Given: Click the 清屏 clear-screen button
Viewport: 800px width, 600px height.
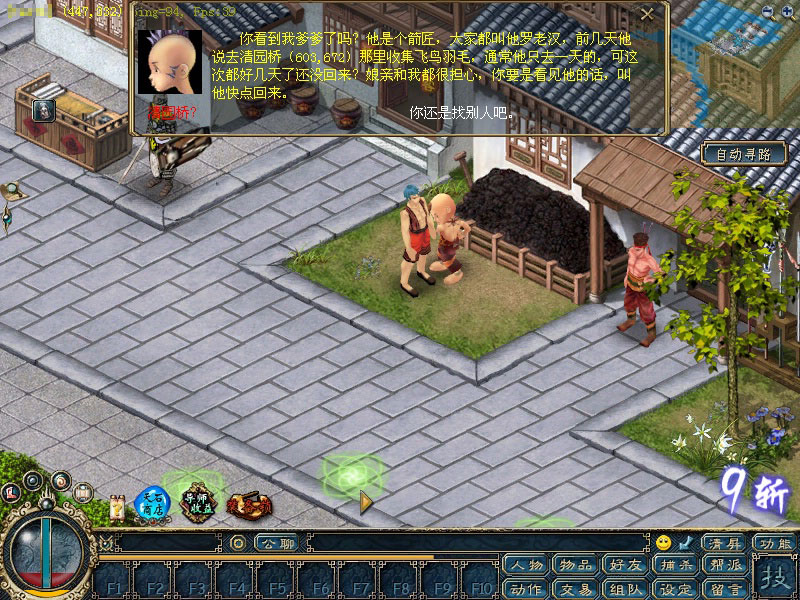Looking at the screenshot, I should (724, 543).
